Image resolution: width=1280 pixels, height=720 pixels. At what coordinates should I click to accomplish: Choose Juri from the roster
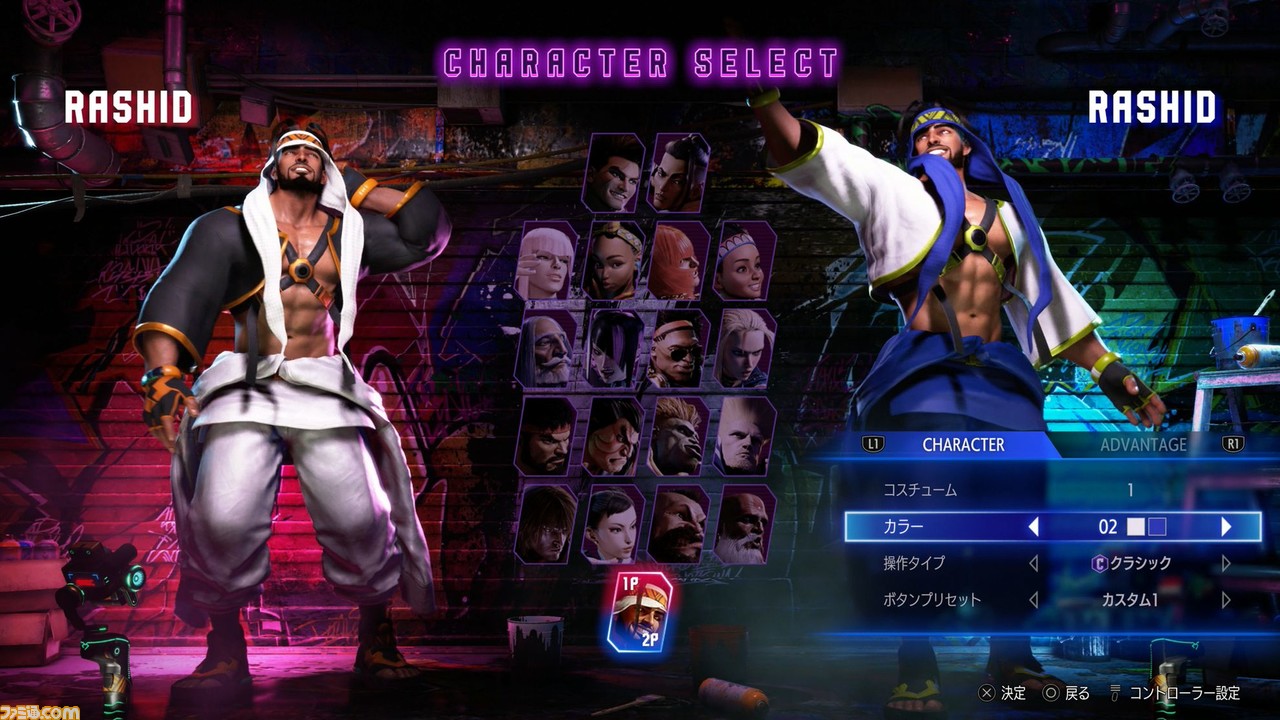coord(614,348)
